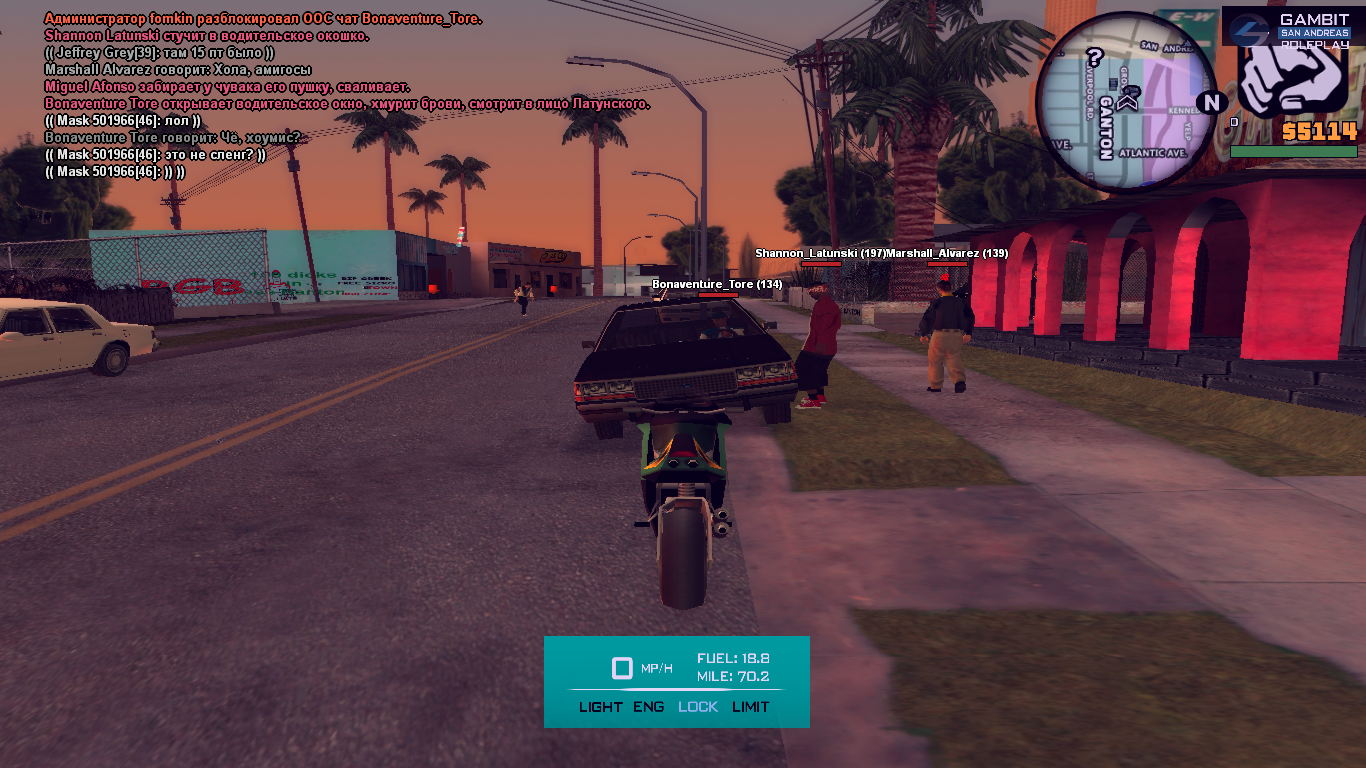Select Bonaventure_Tore's name tag

pyautogui.click(x=717, y=285)
